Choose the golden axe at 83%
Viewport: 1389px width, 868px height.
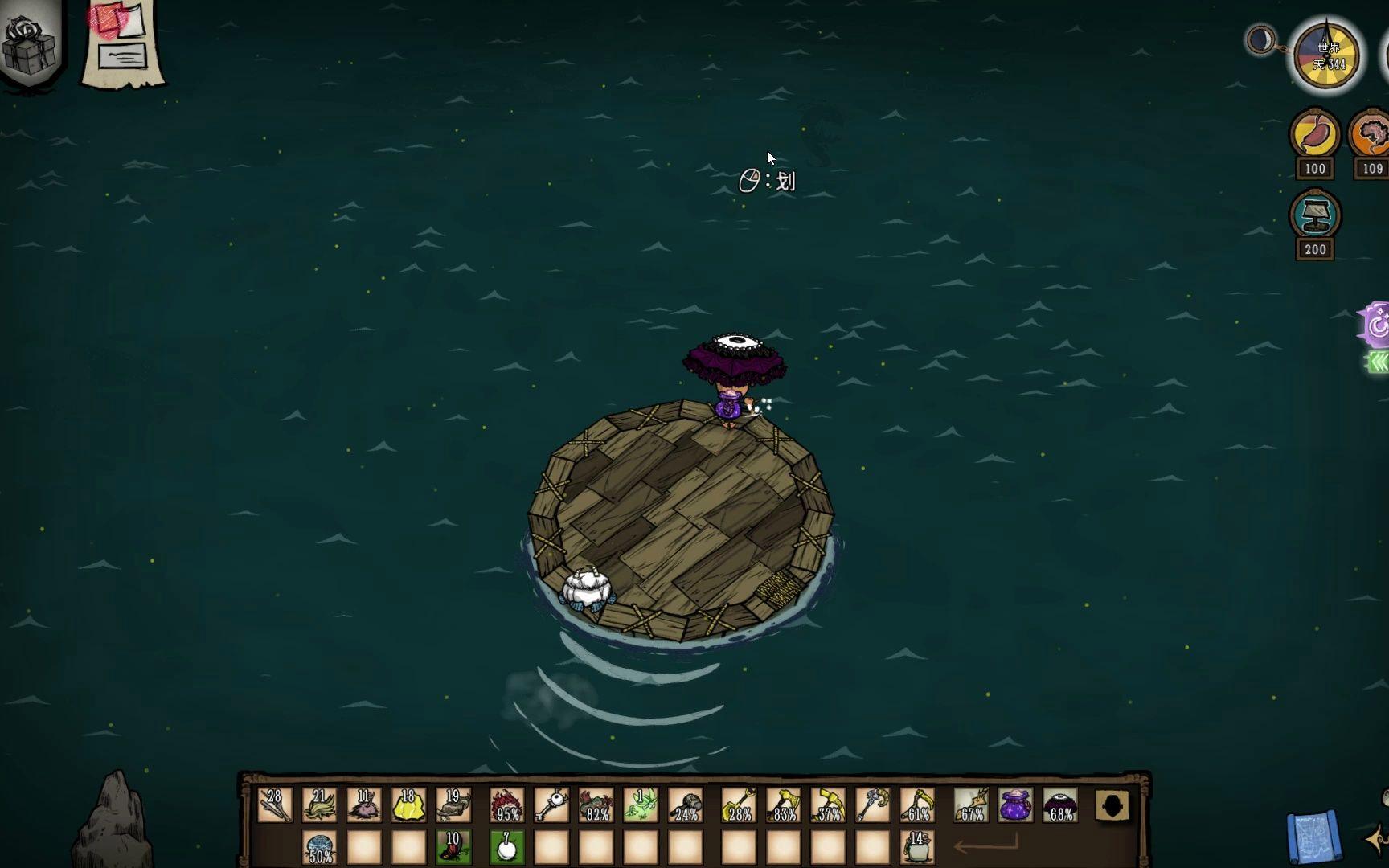[784, 805]
